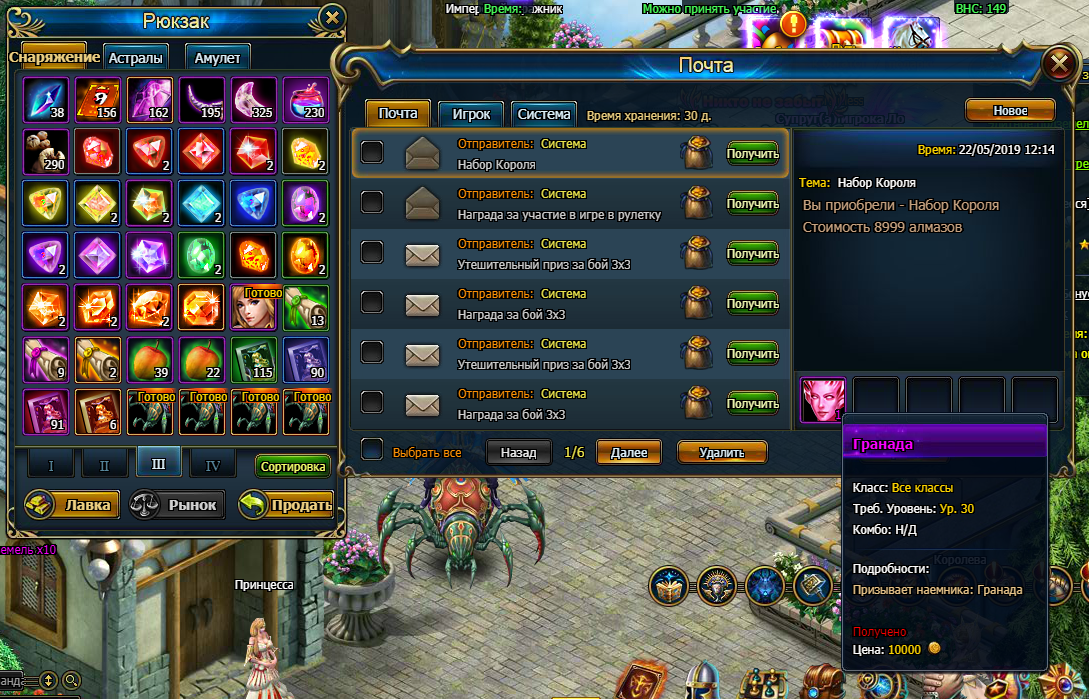Image resolution: width=1089 pixels, height=699 pixels.
Task: Show the Система mail tab
Action: click(x=544, y=114)
